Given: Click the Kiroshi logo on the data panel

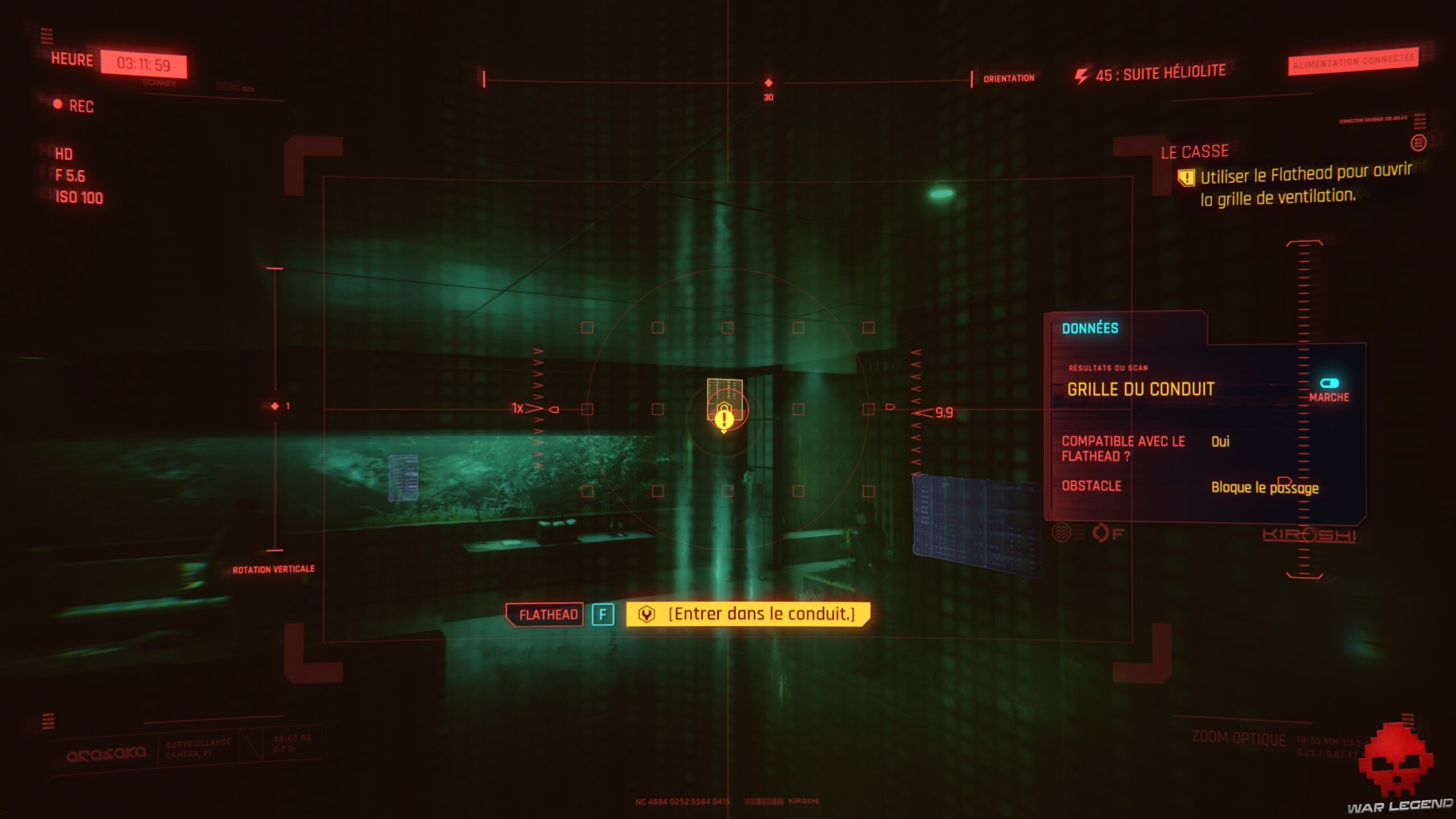Looking at the screenshot, I should click(x=1308, y=535).
